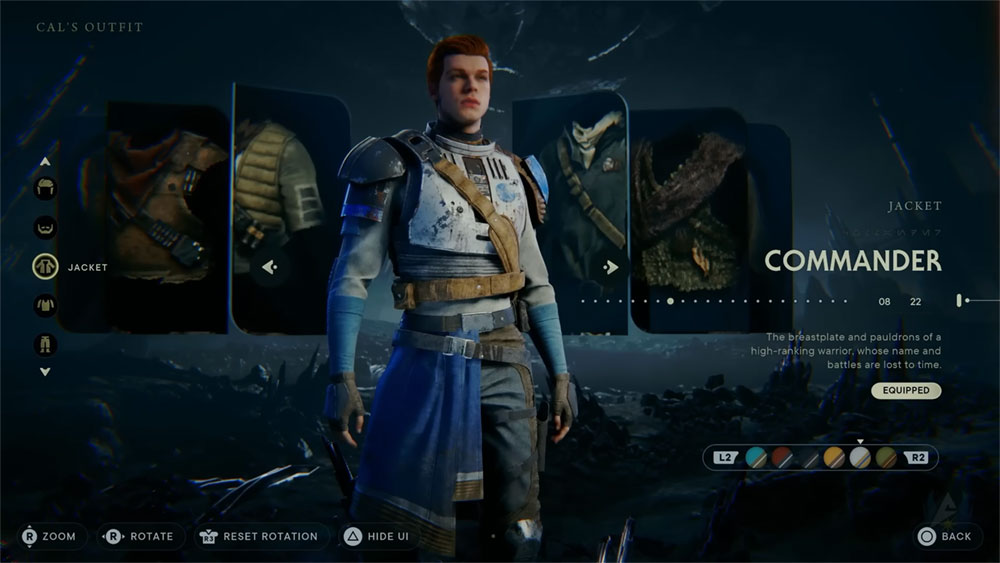1000x563 pixels.
Task: Choose the red color swatch
Action: coord(781,458)
